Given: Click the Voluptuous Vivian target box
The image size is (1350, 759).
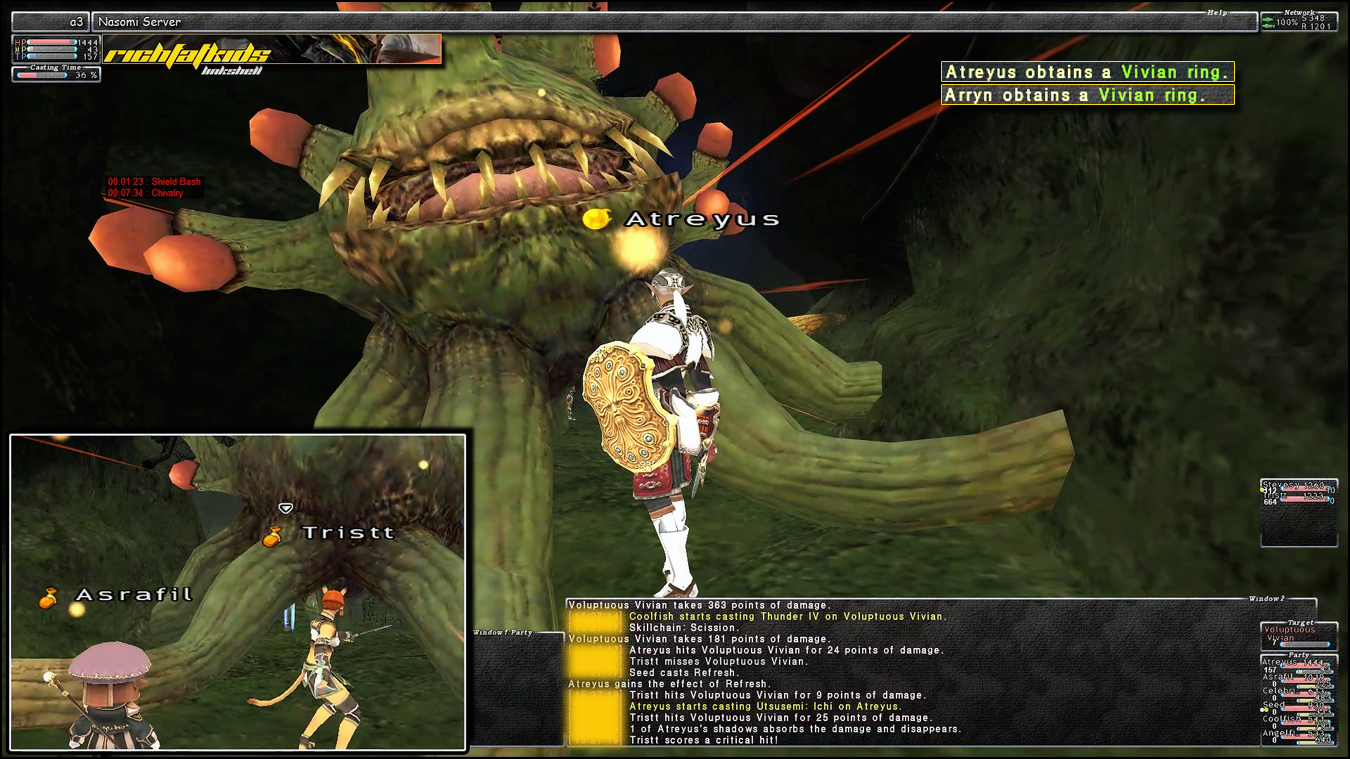Looking at the screenshot, I should (x=1298, y=634).
